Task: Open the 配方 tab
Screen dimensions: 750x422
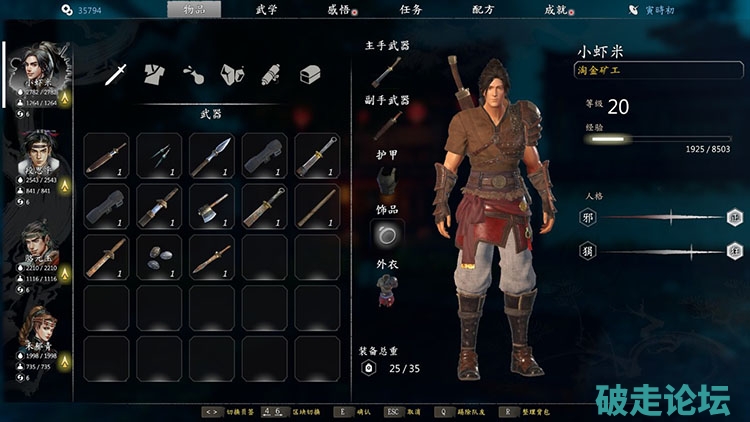Action: click(x=483, y=9)
